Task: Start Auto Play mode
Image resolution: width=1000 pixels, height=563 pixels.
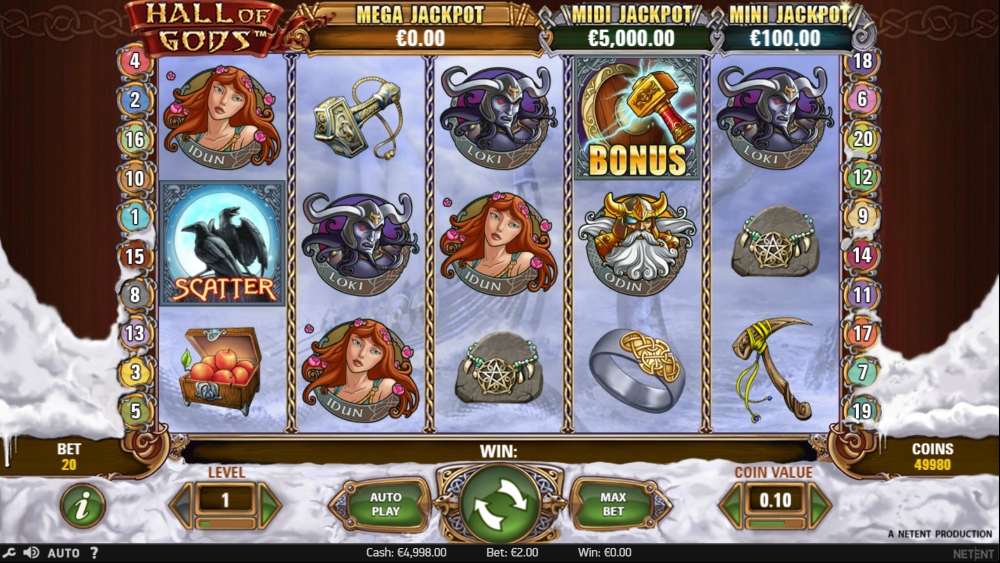Action: [385, 504]
